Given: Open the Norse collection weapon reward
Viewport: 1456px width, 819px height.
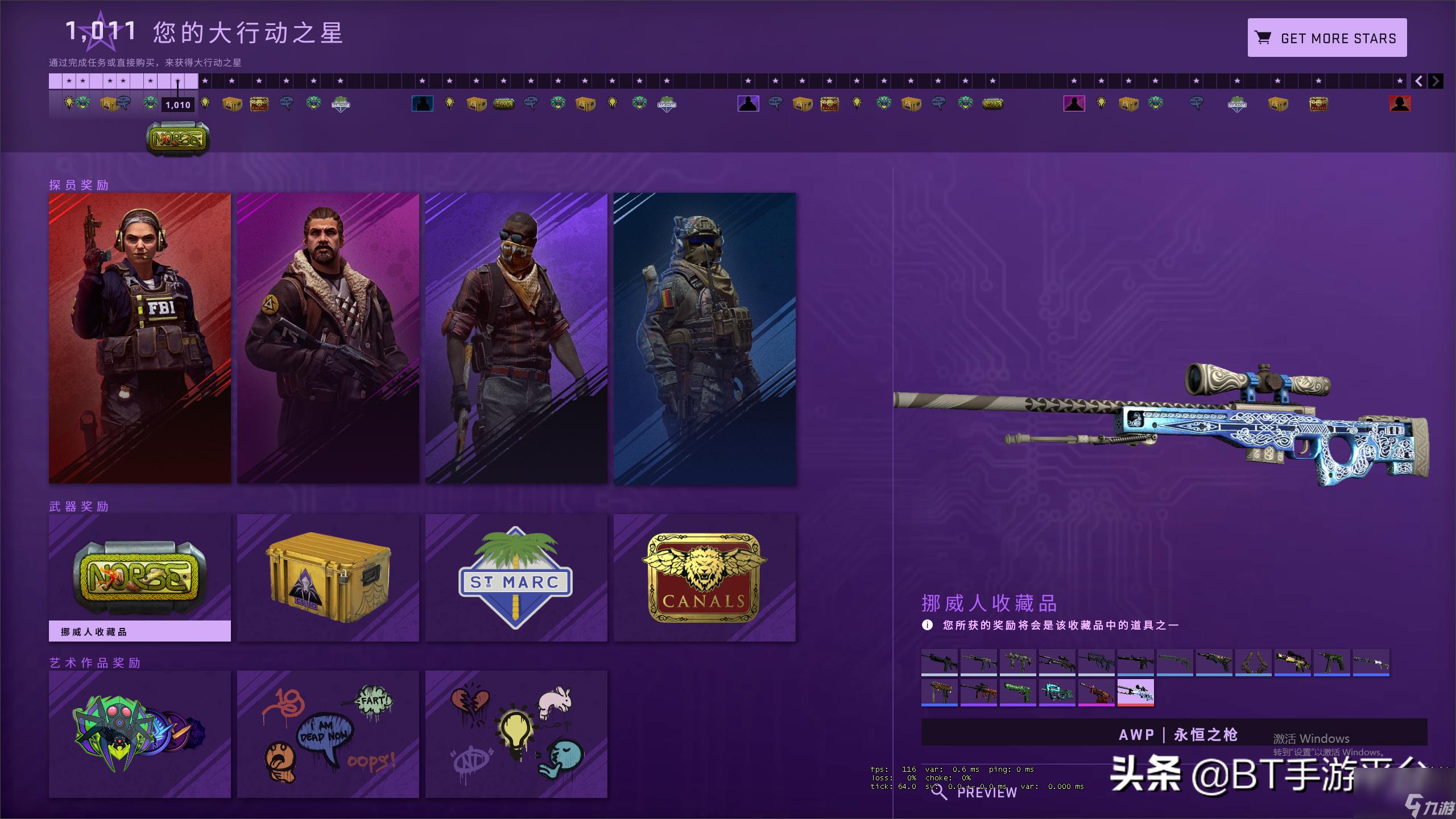Looking at the screenshot, I should pos(140,577).
